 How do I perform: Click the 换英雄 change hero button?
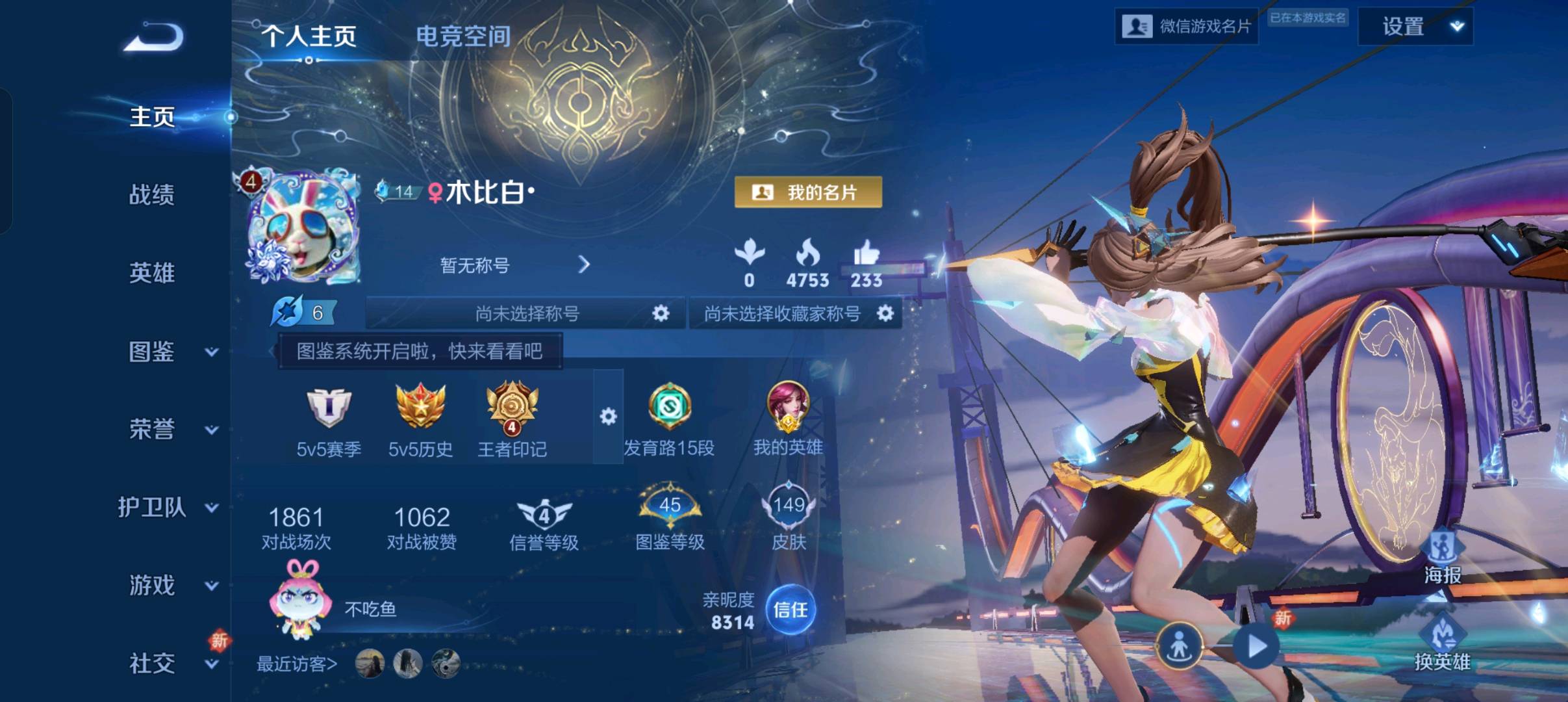[1443, 643]
